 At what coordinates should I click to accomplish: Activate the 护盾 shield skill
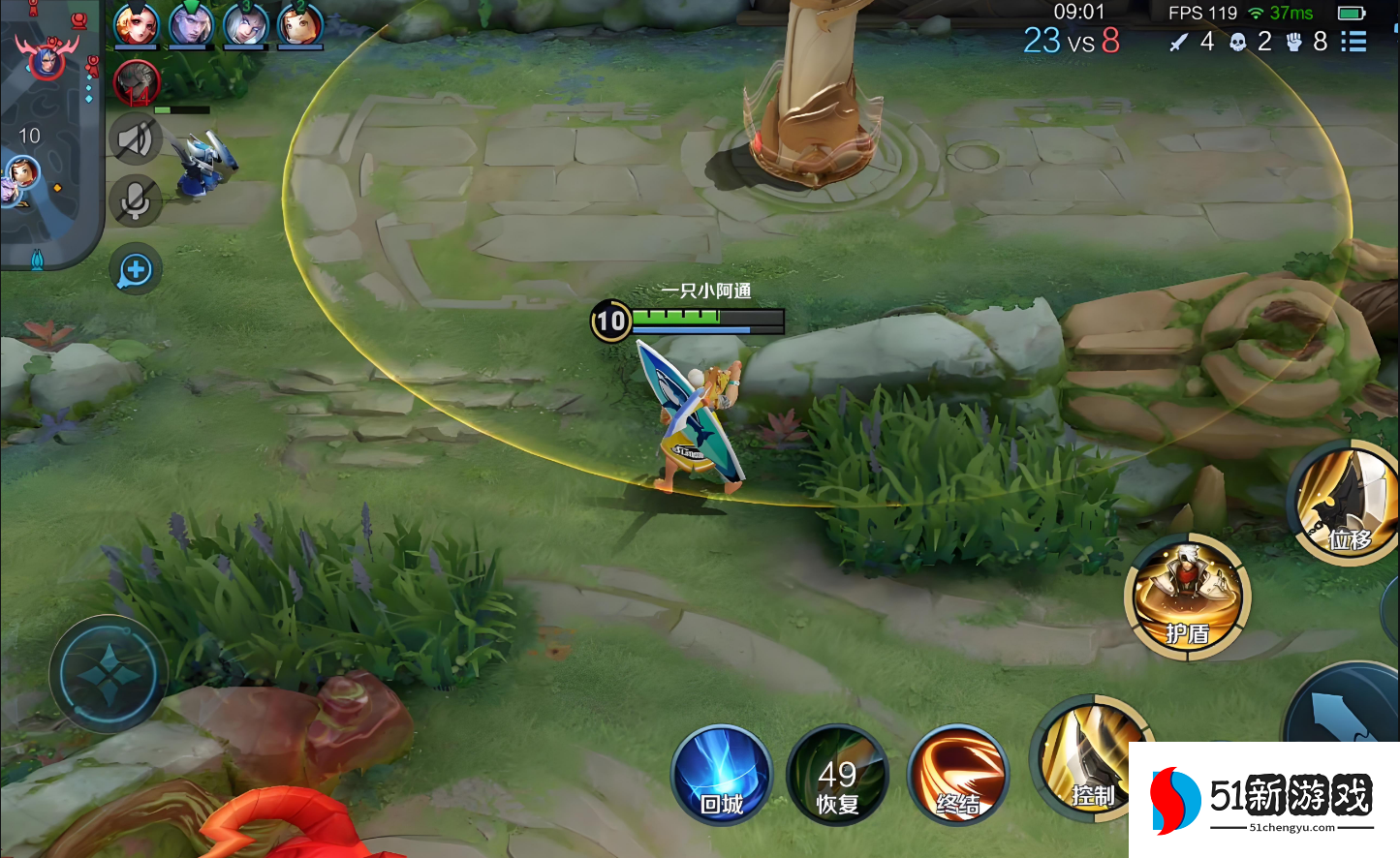pyautogui.click(x=1187, y=597)
